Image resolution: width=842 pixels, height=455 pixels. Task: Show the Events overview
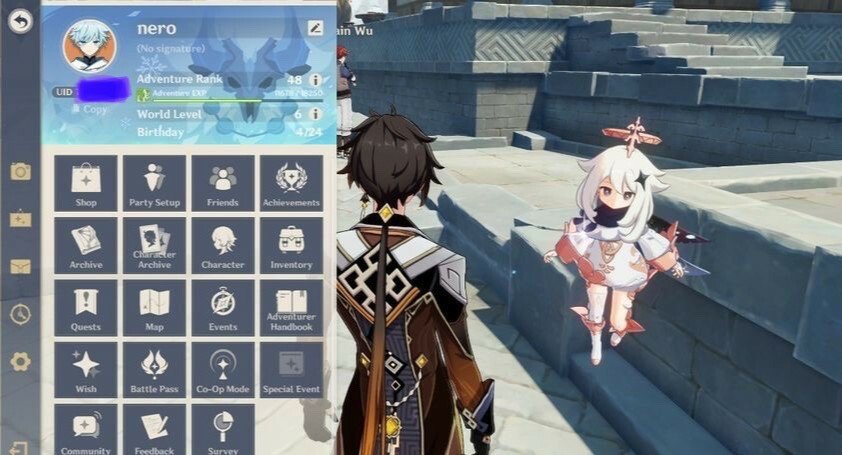[x=223, y=308]
